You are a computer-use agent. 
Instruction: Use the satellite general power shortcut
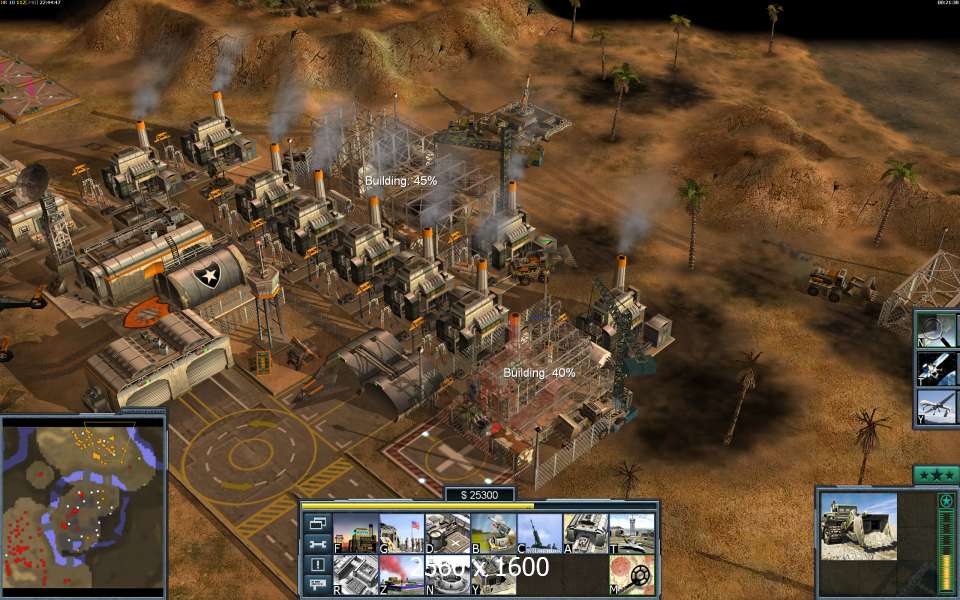938,368
